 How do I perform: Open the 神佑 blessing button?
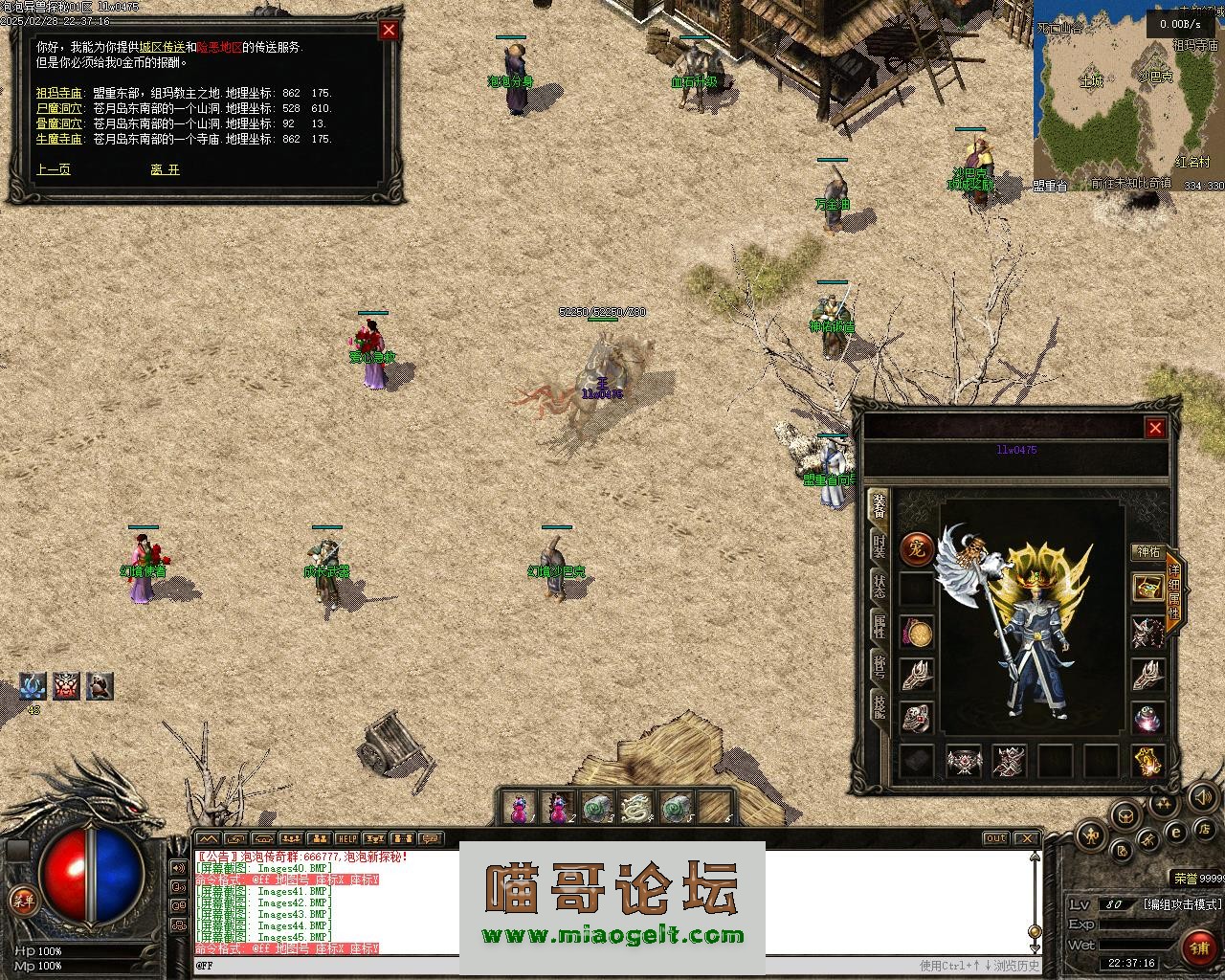coord(1147,552)
